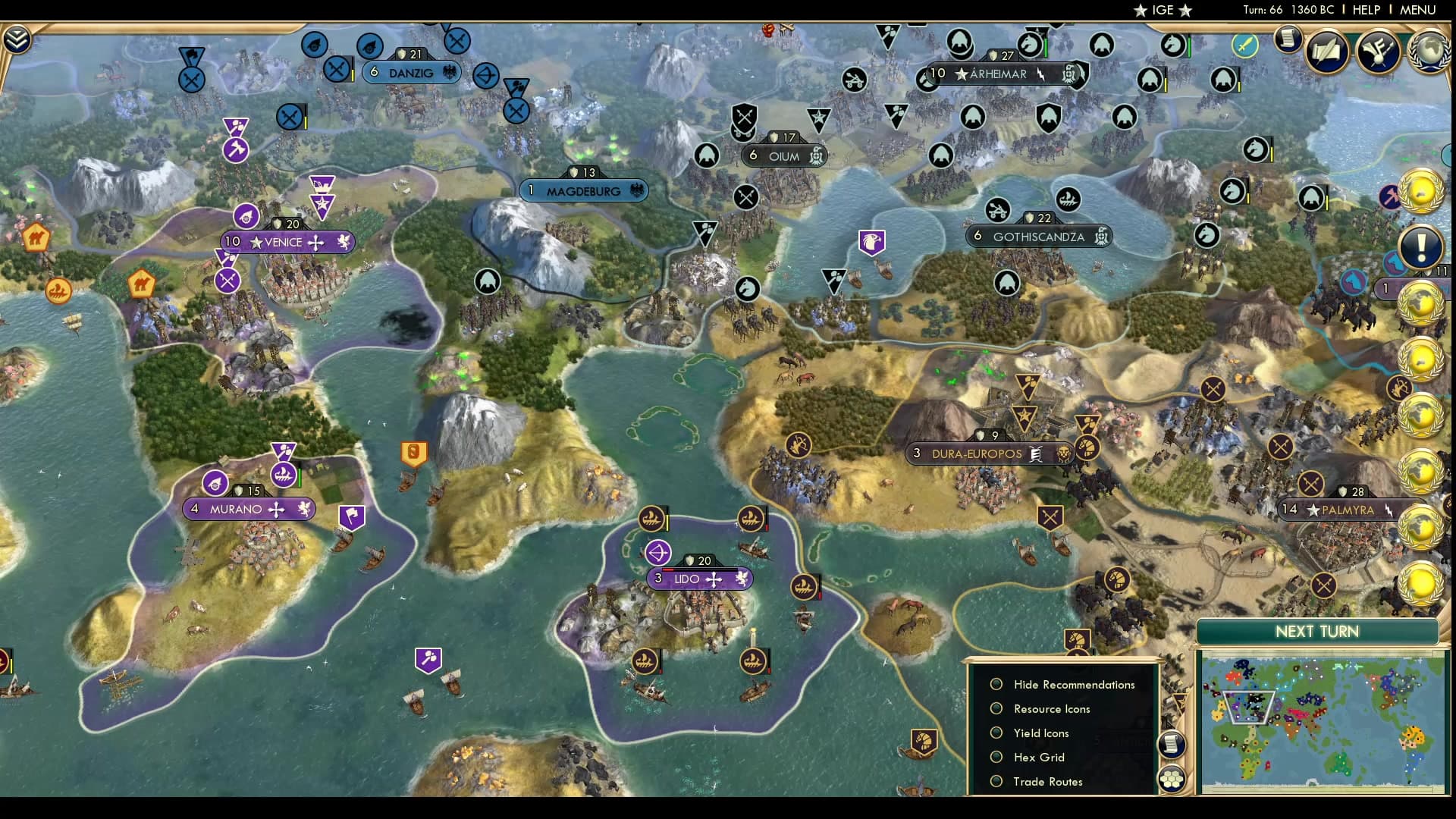View the Notification Log scroll icon
The image size is (1456, 819).
pos(1288,39)
